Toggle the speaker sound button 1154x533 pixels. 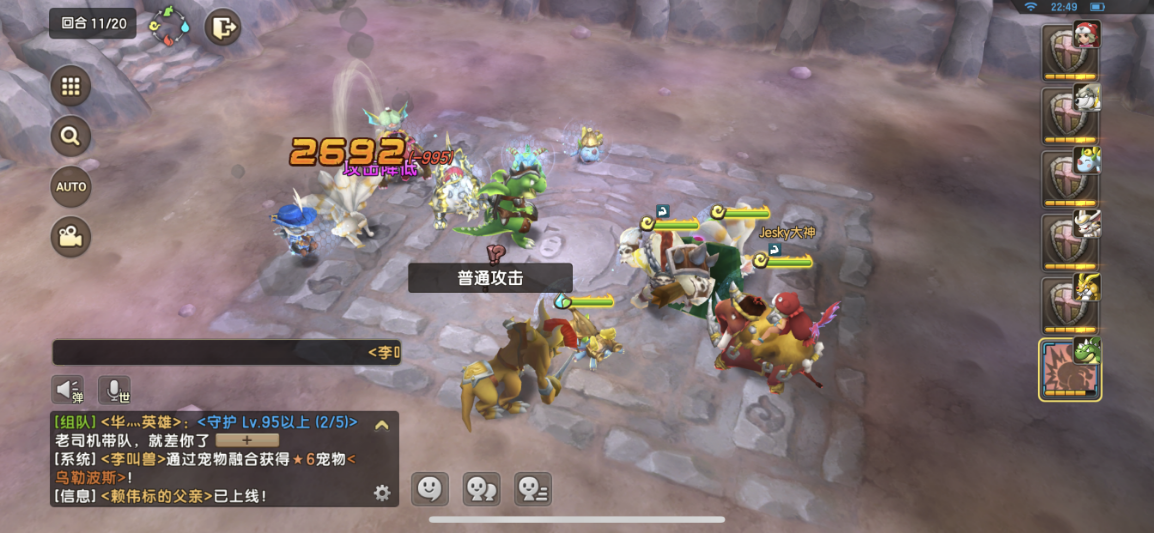tap(68, 390)
